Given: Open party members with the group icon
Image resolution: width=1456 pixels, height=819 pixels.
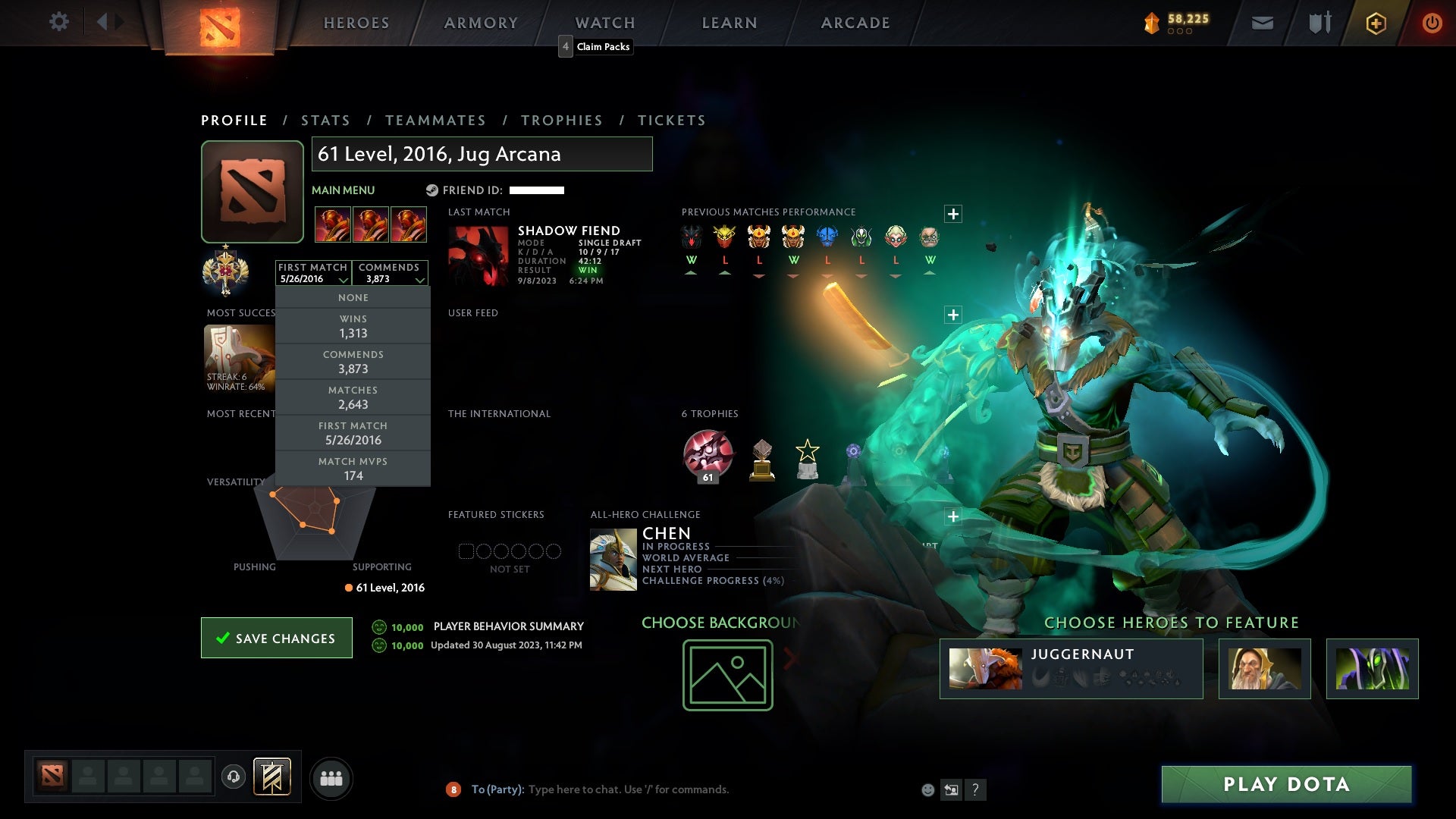Looking at the screenshot, I should tap(331, 777).
